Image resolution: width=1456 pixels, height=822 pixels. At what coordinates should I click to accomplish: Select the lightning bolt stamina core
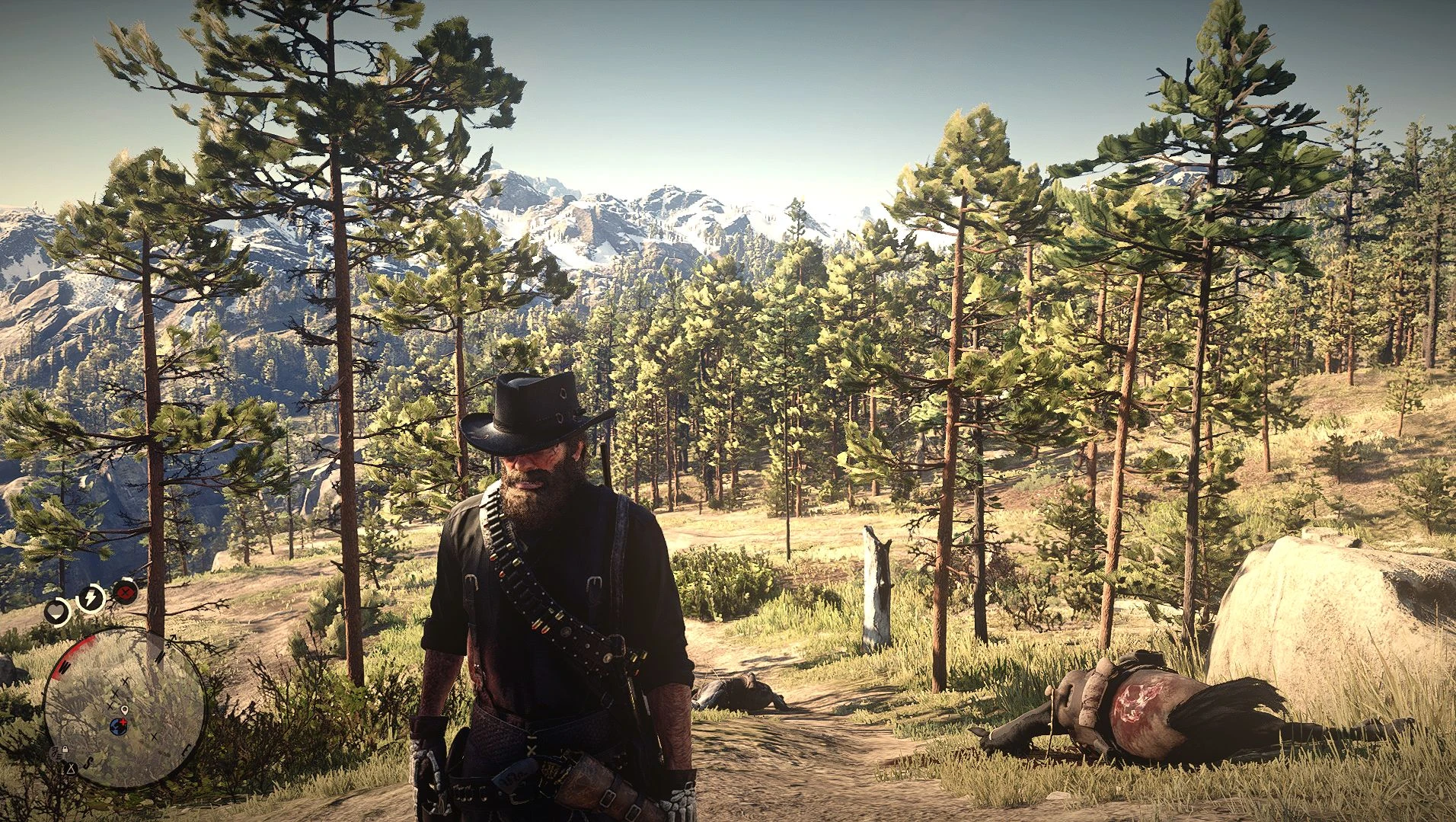(x=91, y=597)
